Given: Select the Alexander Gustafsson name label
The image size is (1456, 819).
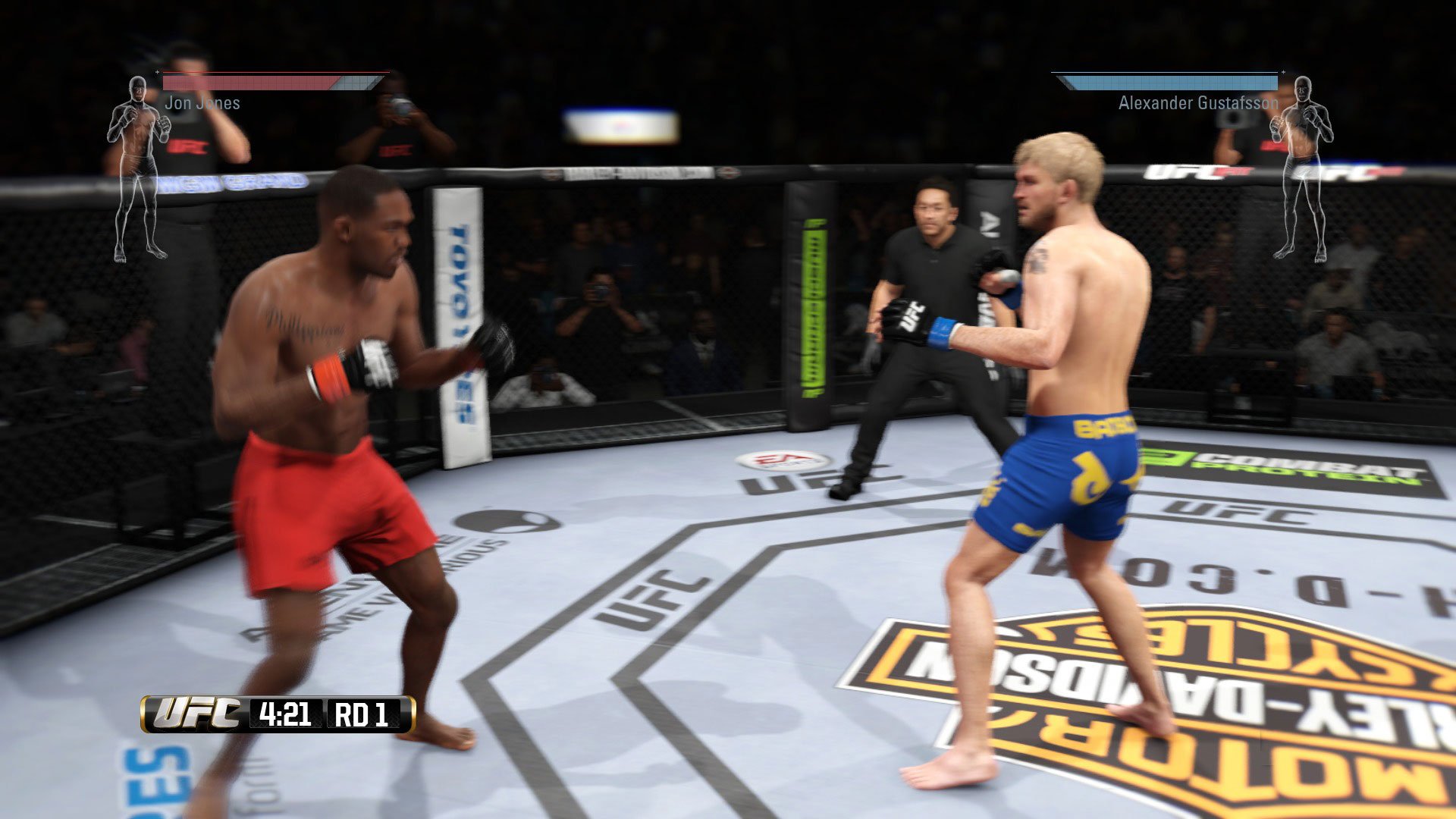Looking at the screenshot, I should (x=1196, y=105).
